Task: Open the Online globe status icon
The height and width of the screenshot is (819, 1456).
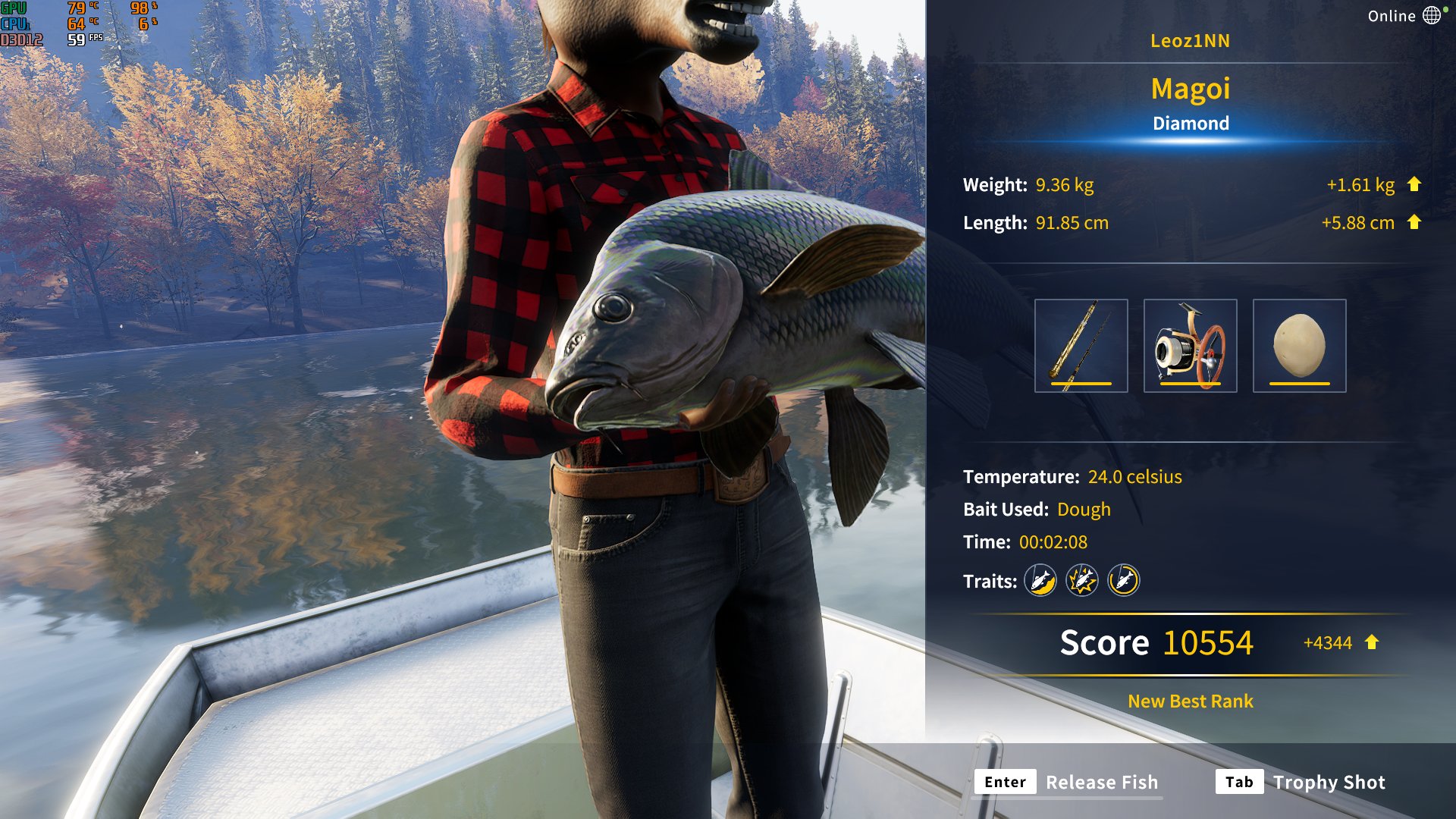Action: pyautogui.click(x=1431, y=15)
